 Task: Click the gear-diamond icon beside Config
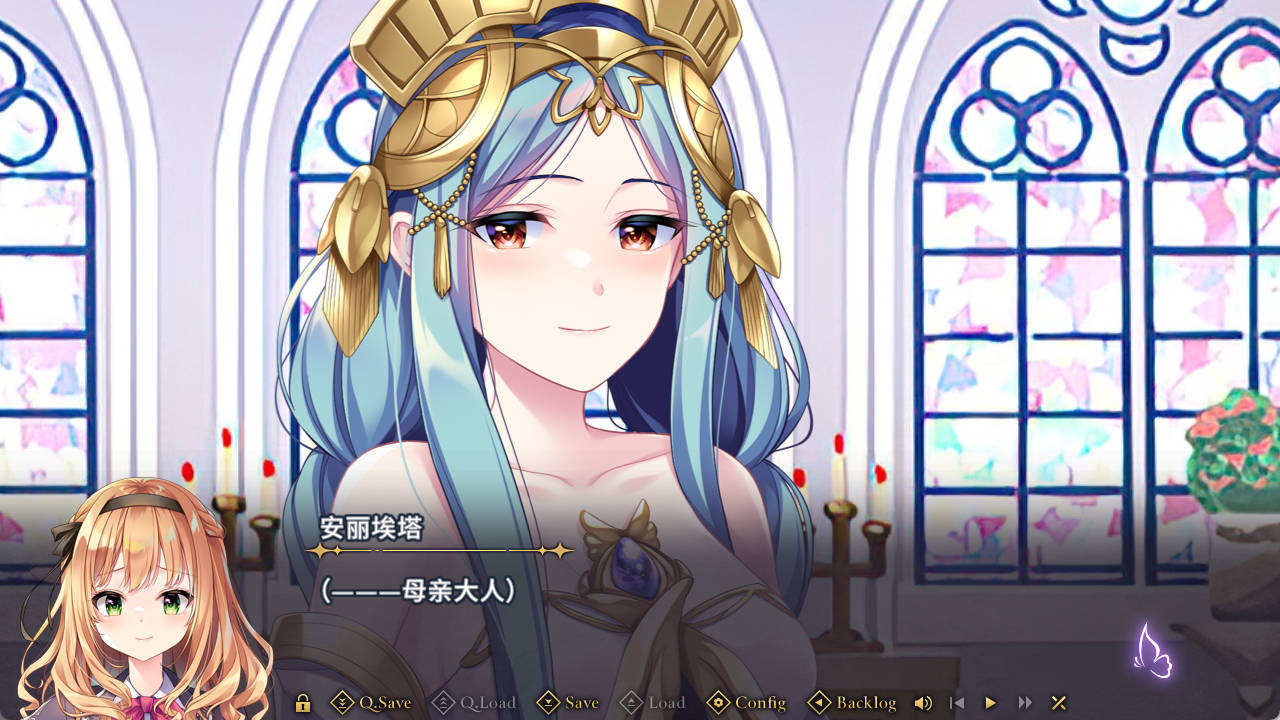[718, 703]
